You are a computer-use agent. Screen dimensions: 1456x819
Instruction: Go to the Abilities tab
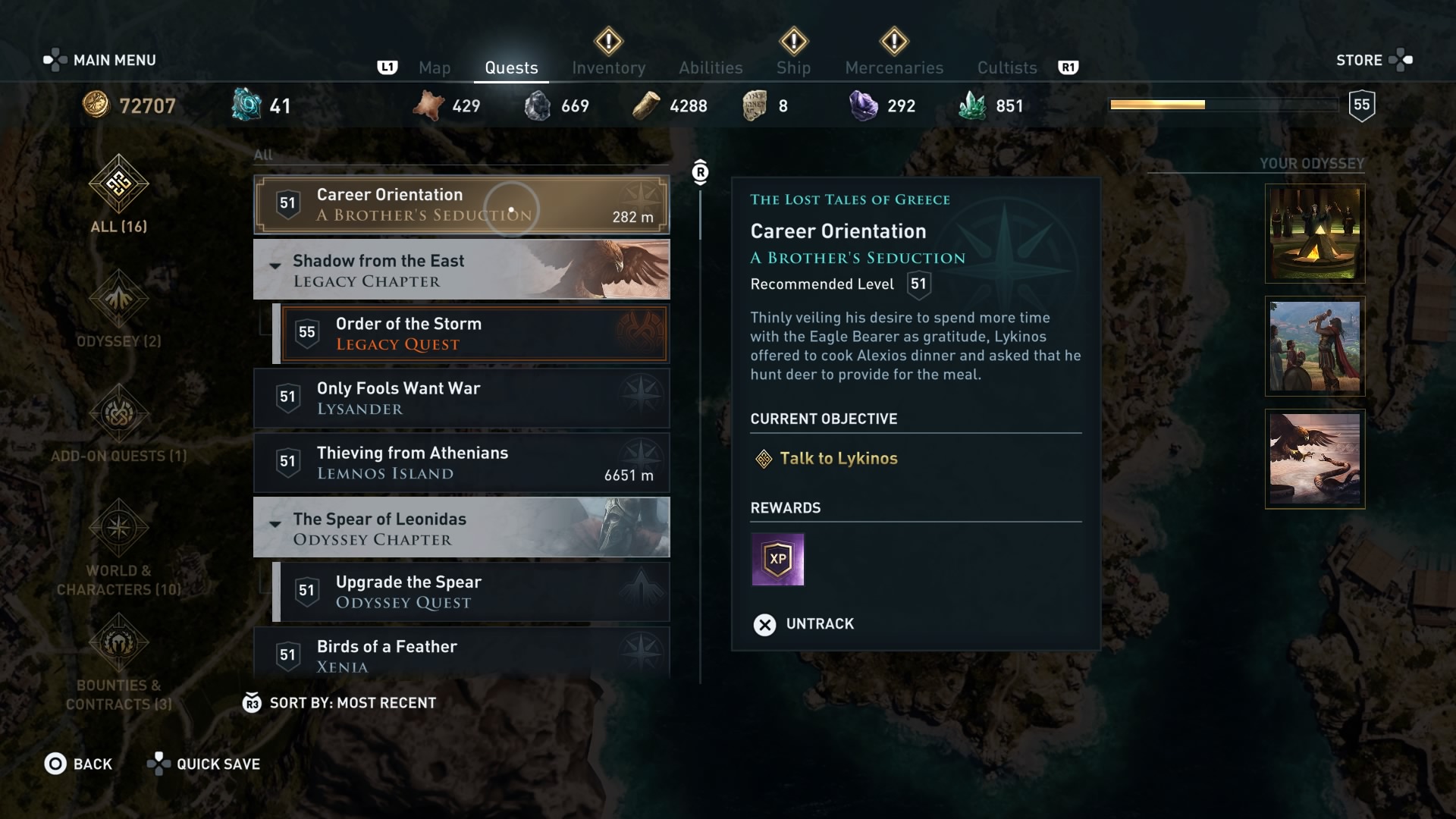tap(711, 68)
